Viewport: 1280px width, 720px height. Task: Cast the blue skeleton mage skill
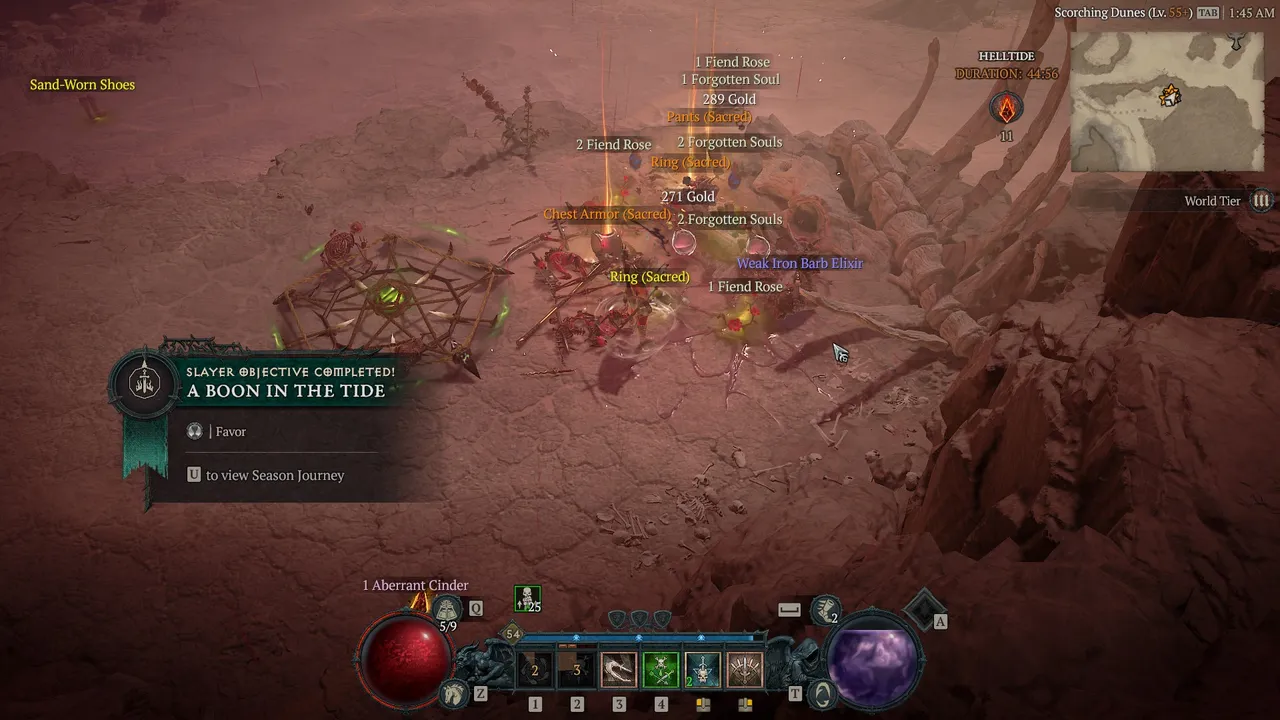coord(702,671)
